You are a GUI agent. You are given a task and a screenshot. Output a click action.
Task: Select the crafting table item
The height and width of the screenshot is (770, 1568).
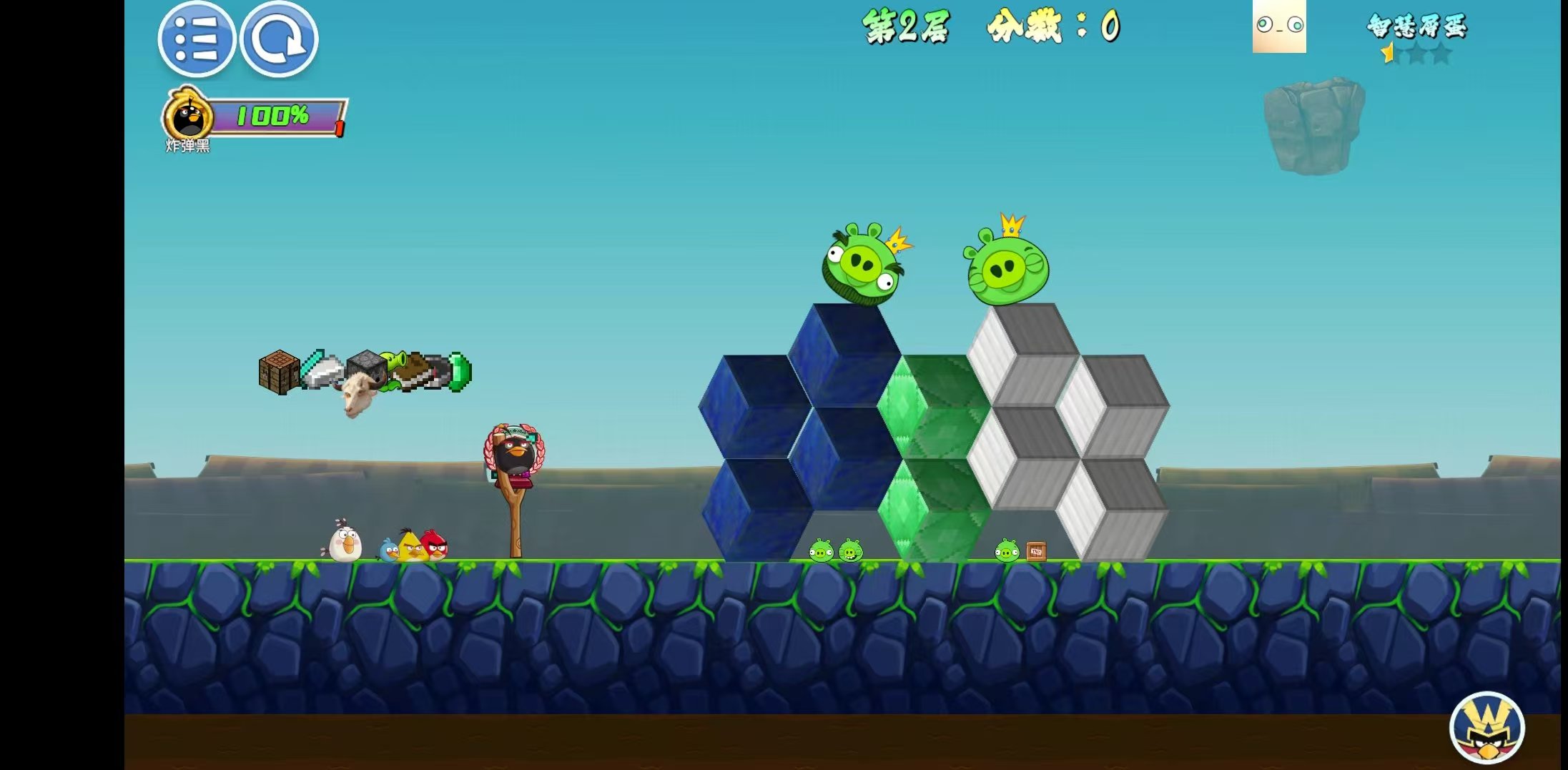pos(278,372)
